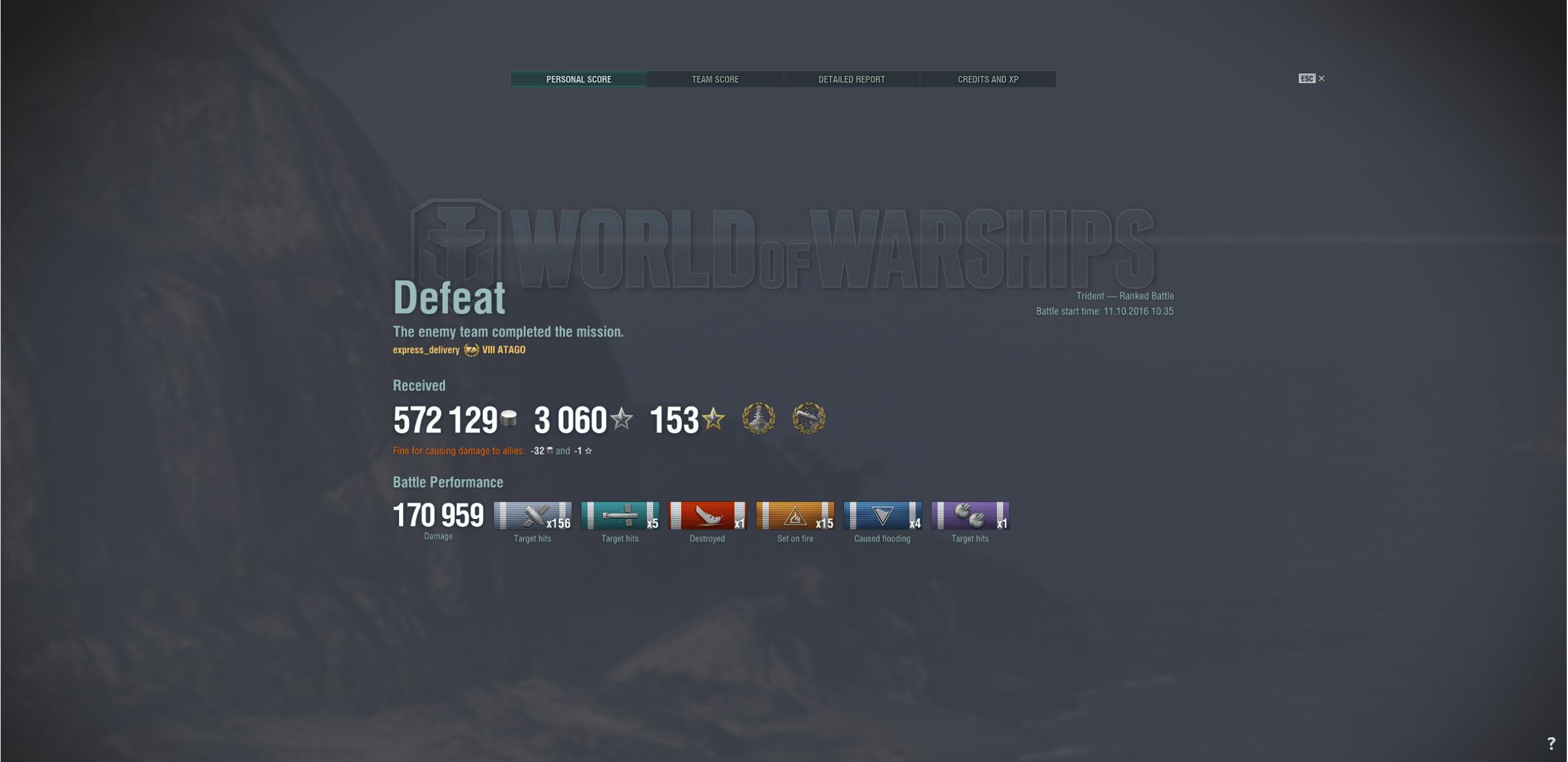
Task: Show the Detailed Report tab
Action: pos(851,80)
